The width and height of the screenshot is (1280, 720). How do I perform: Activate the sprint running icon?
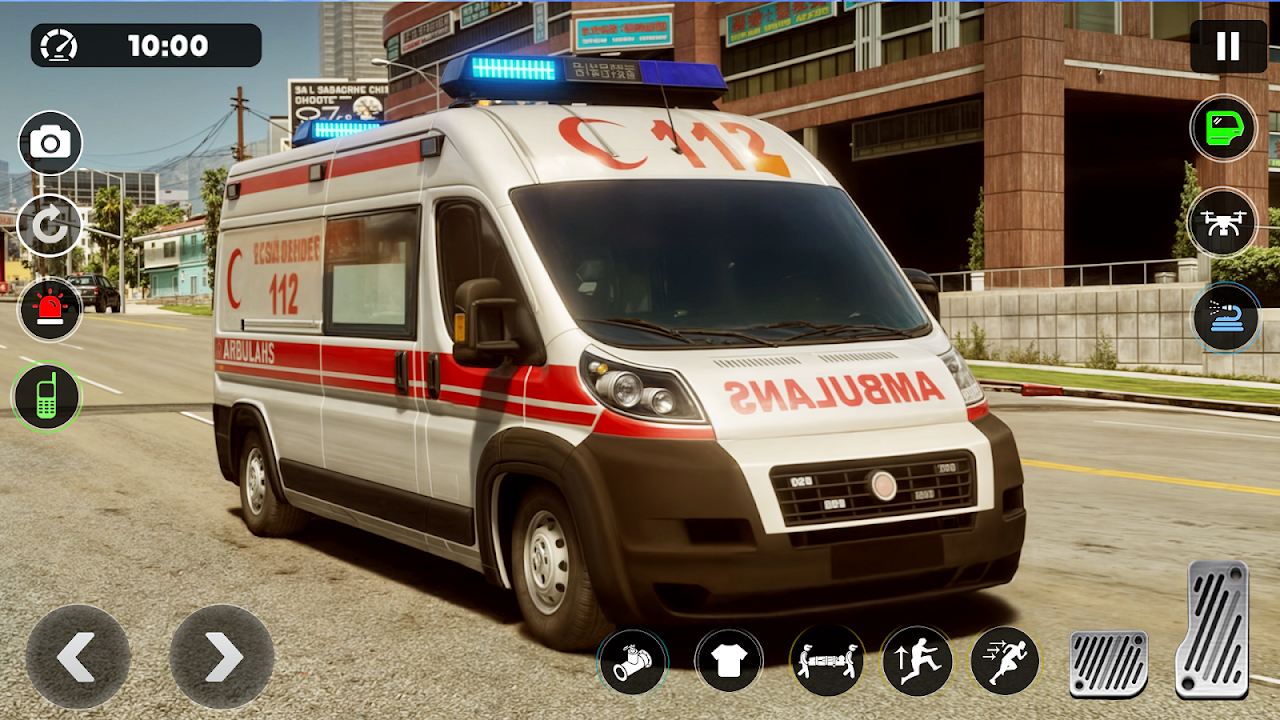point(1004,661)
